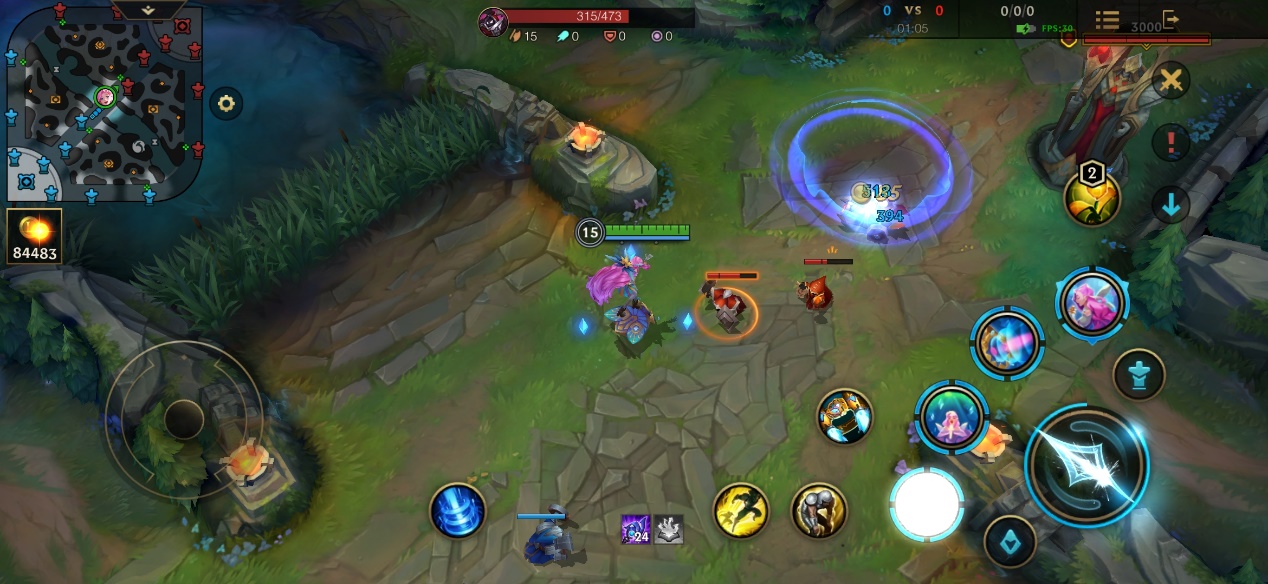This screenshot has height=584, width=1268.
Task: Use the yellow flower ward trinket
Action: coord(1091,198)
